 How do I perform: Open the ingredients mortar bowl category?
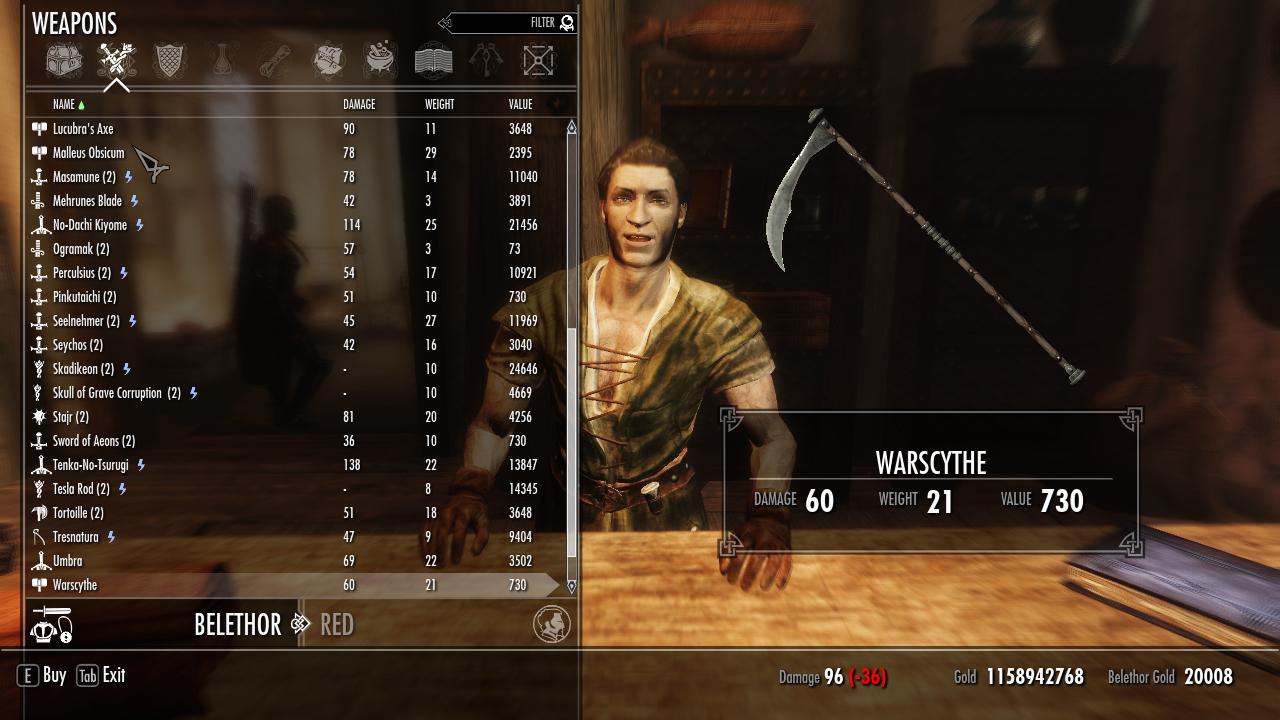[x=380, y=61]
